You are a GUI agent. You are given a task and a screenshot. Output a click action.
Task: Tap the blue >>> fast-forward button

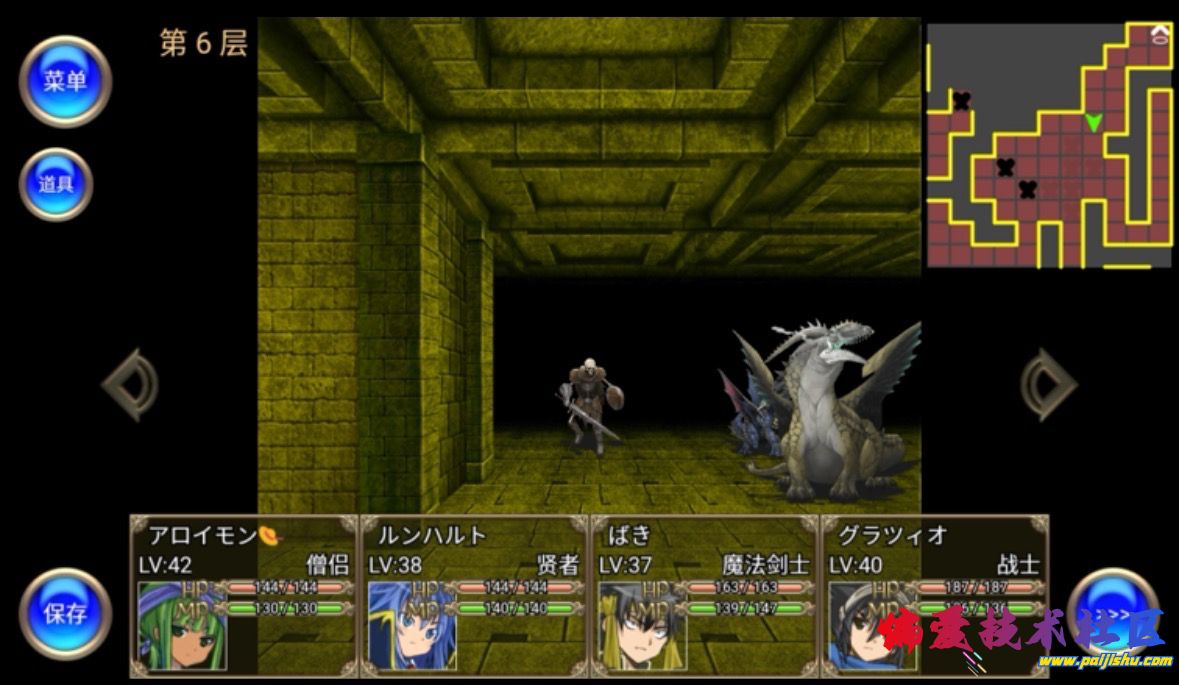(1112, 611)
